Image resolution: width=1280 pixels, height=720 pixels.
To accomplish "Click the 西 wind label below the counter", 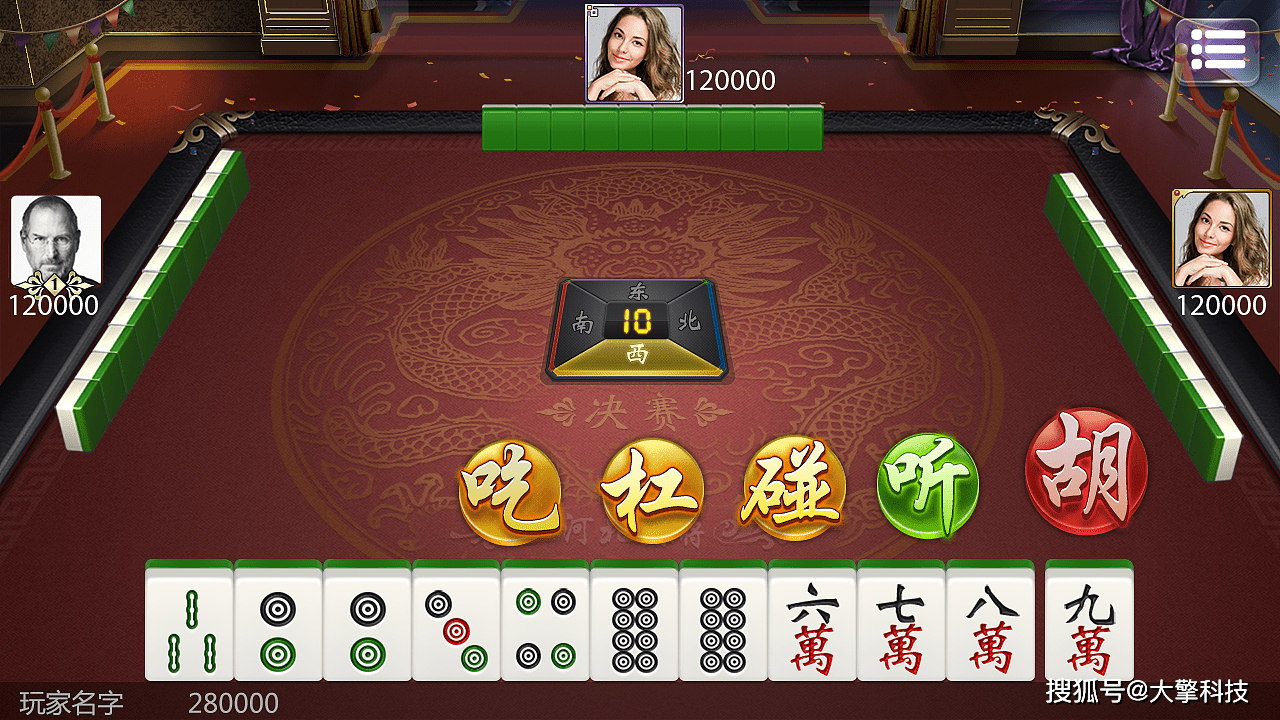I will point(639,352).
